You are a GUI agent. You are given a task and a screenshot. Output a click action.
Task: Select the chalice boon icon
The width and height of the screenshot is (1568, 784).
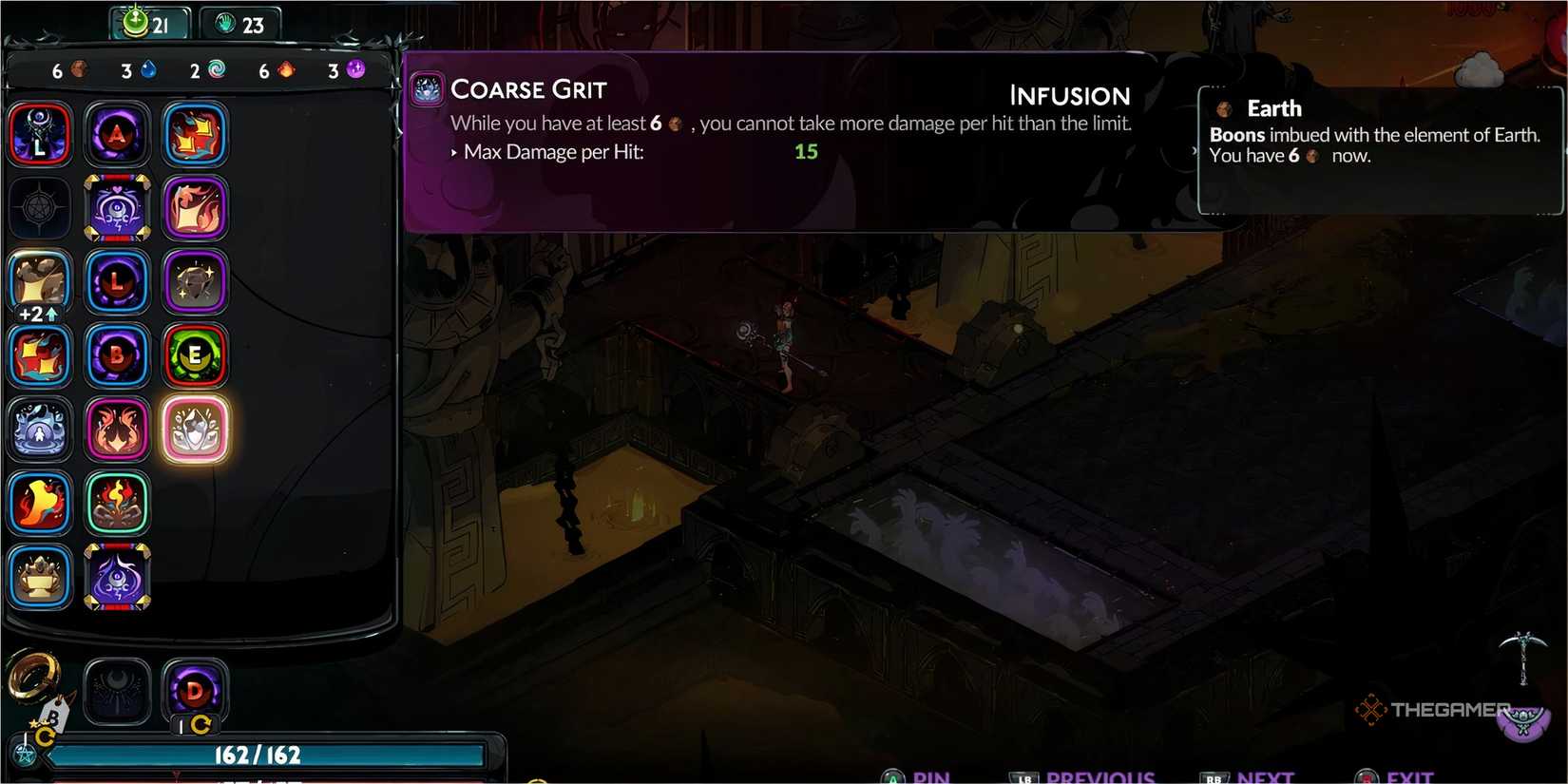[39, 578]
